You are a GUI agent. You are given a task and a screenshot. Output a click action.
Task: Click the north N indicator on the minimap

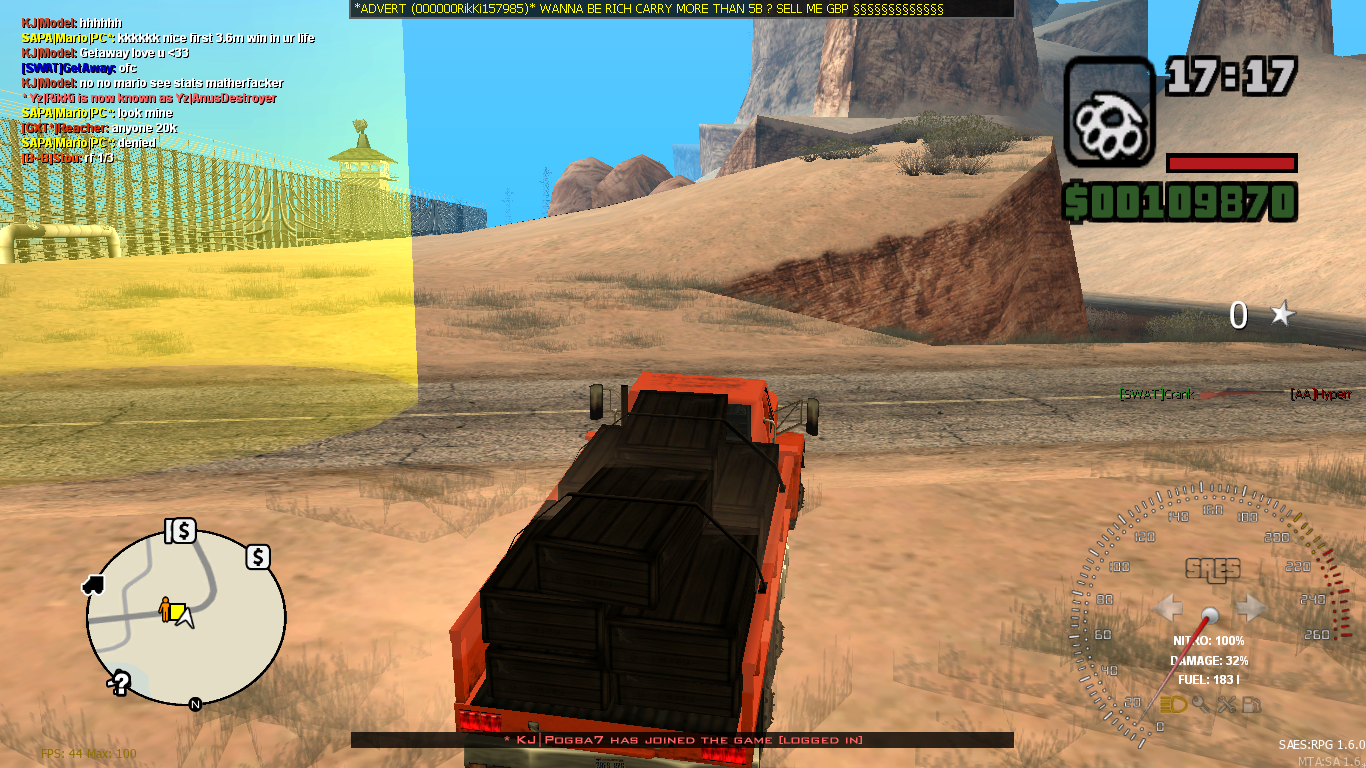(x=195, y=703)
